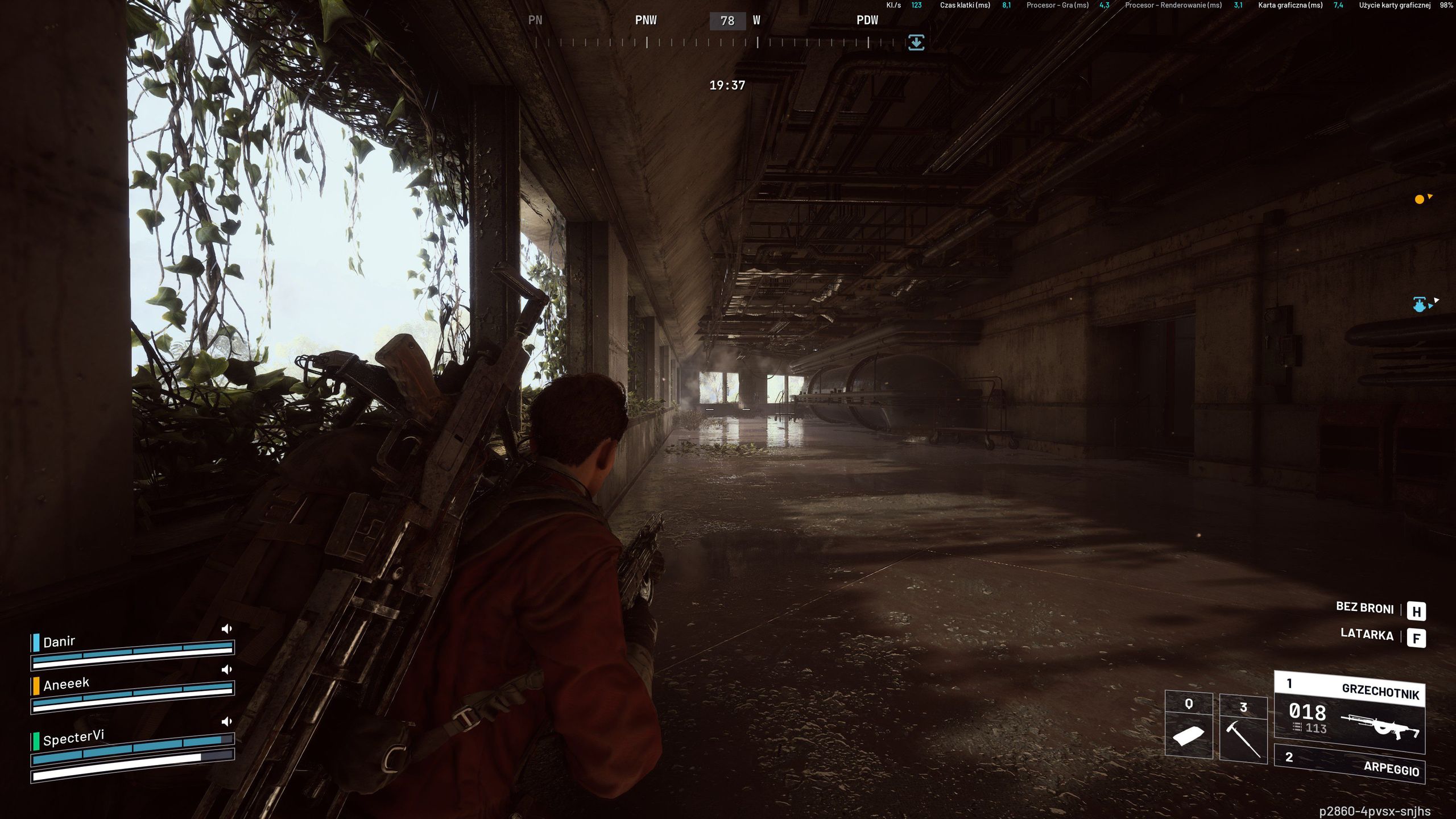Select the rifle icon in GRZECHOTNIK slot
Viewport: 1456px width, 819px height.
point(1385,726)
